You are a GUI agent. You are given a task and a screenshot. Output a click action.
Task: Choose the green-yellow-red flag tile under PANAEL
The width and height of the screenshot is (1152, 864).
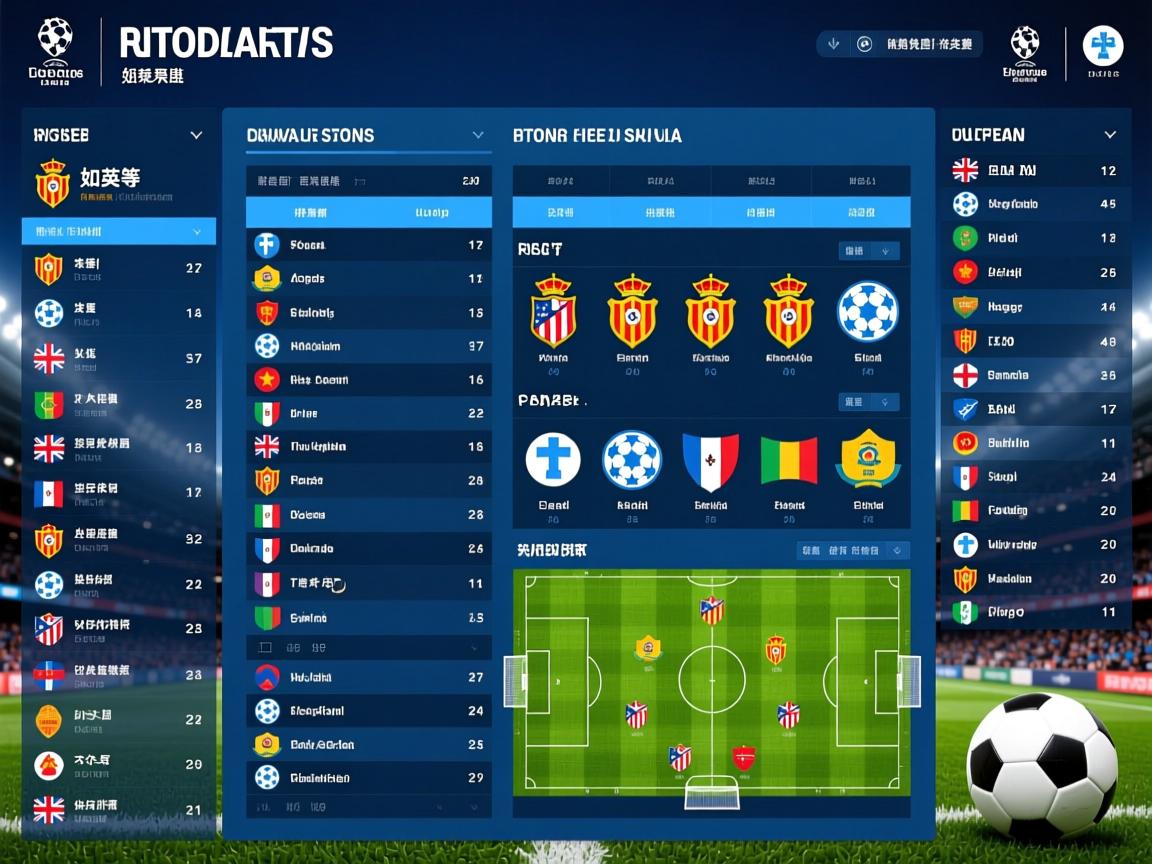pos(788,461)
